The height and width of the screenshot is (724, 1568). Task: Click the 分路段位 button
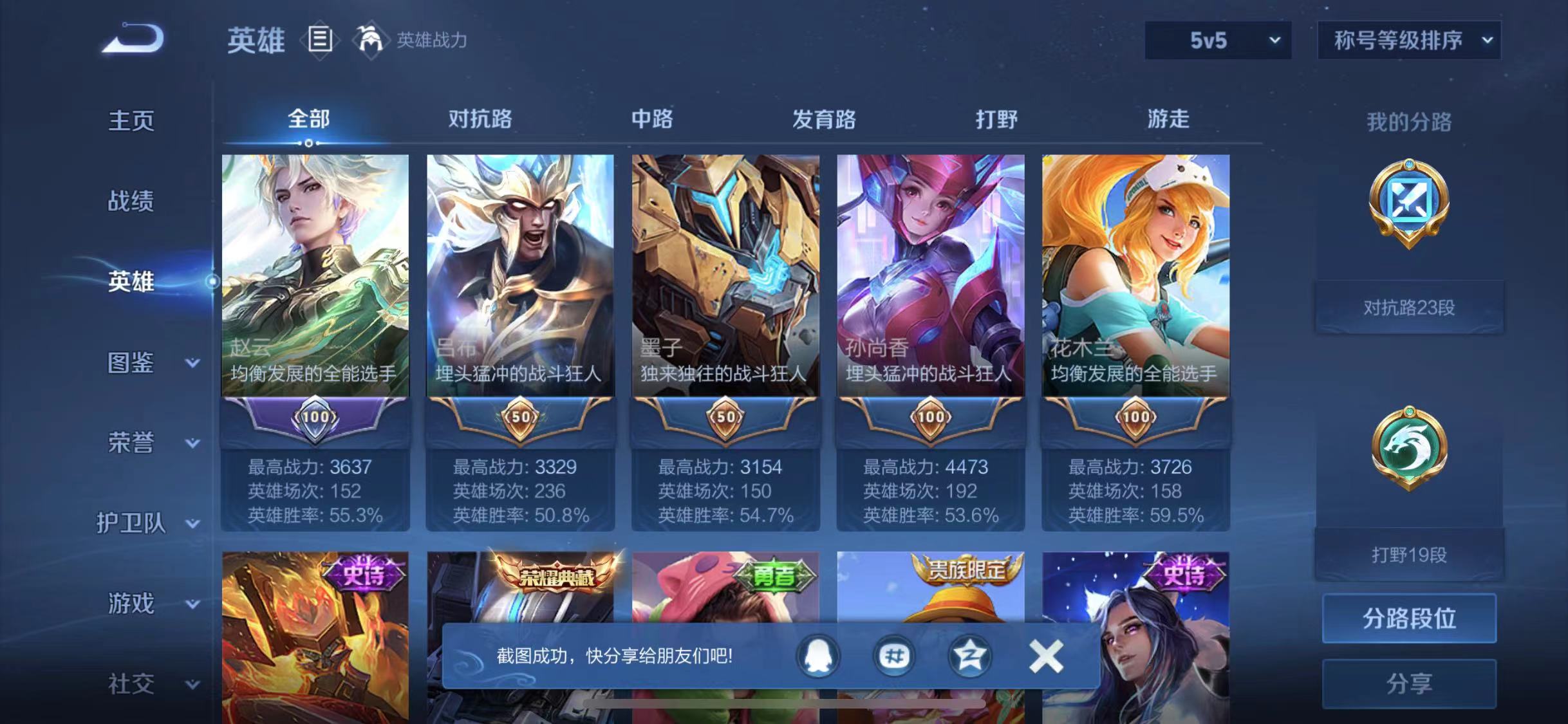point(1408,619)
